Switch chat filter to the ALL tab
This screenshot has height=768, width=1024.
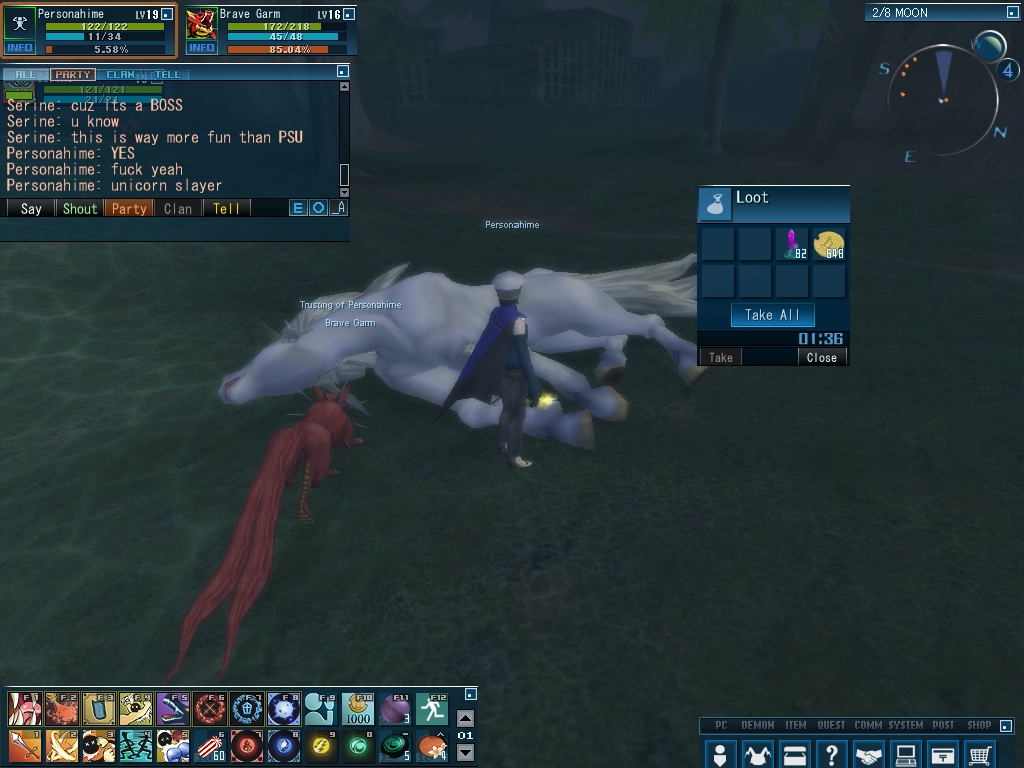point(25,74)
